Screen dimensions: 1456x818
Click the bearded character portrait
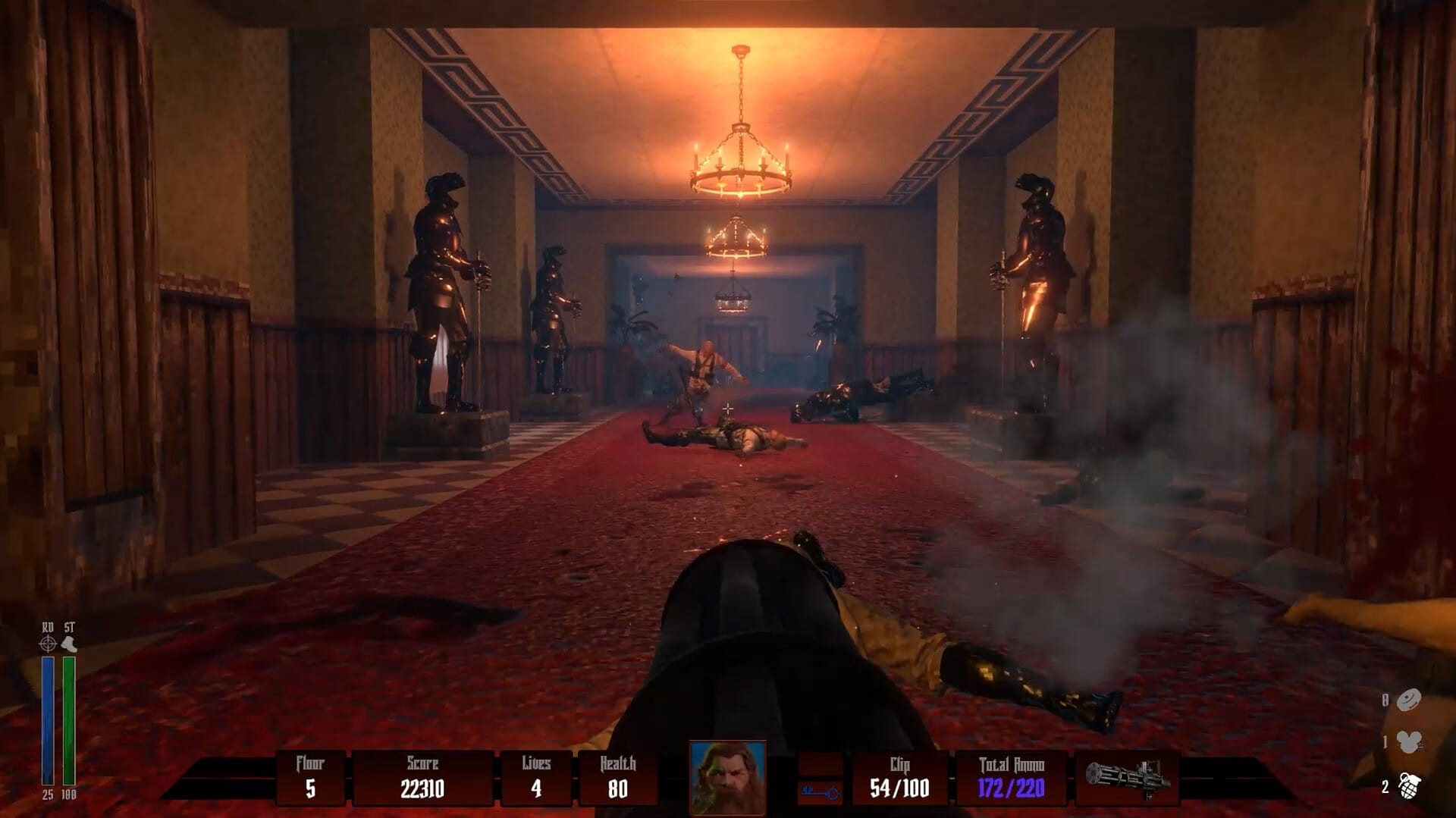[727, 777]
